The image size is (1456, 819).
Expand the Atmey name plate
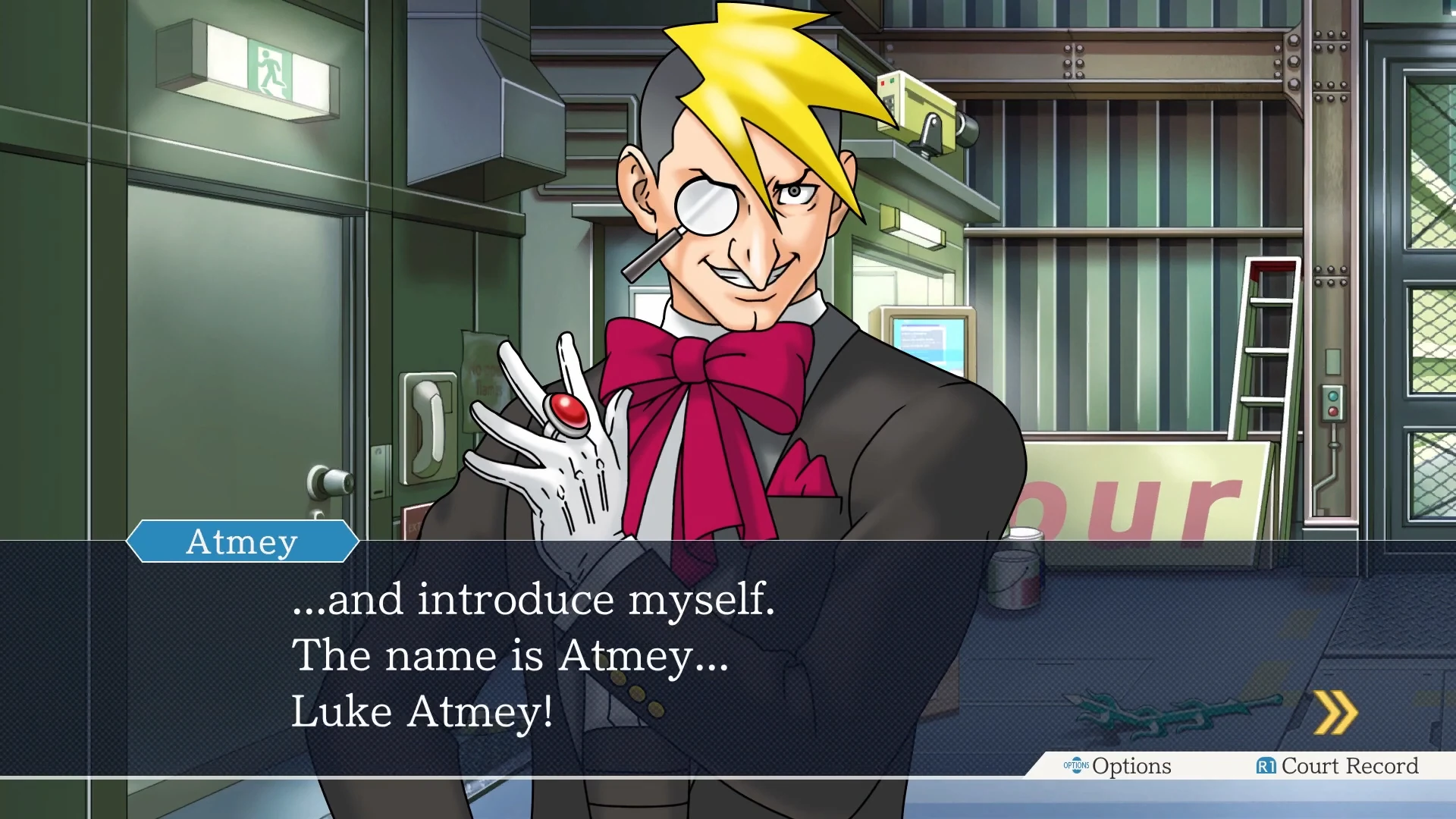click(243, 541)
